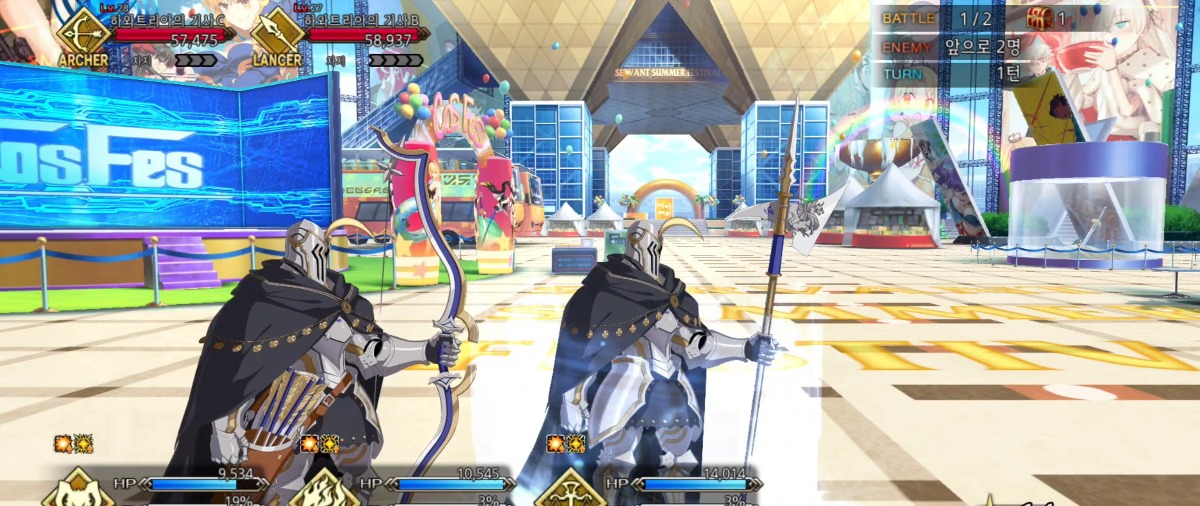Open the flame-icon Avenger servant status
Viewport: 1200px width, 506px height.
click(323, 490)
